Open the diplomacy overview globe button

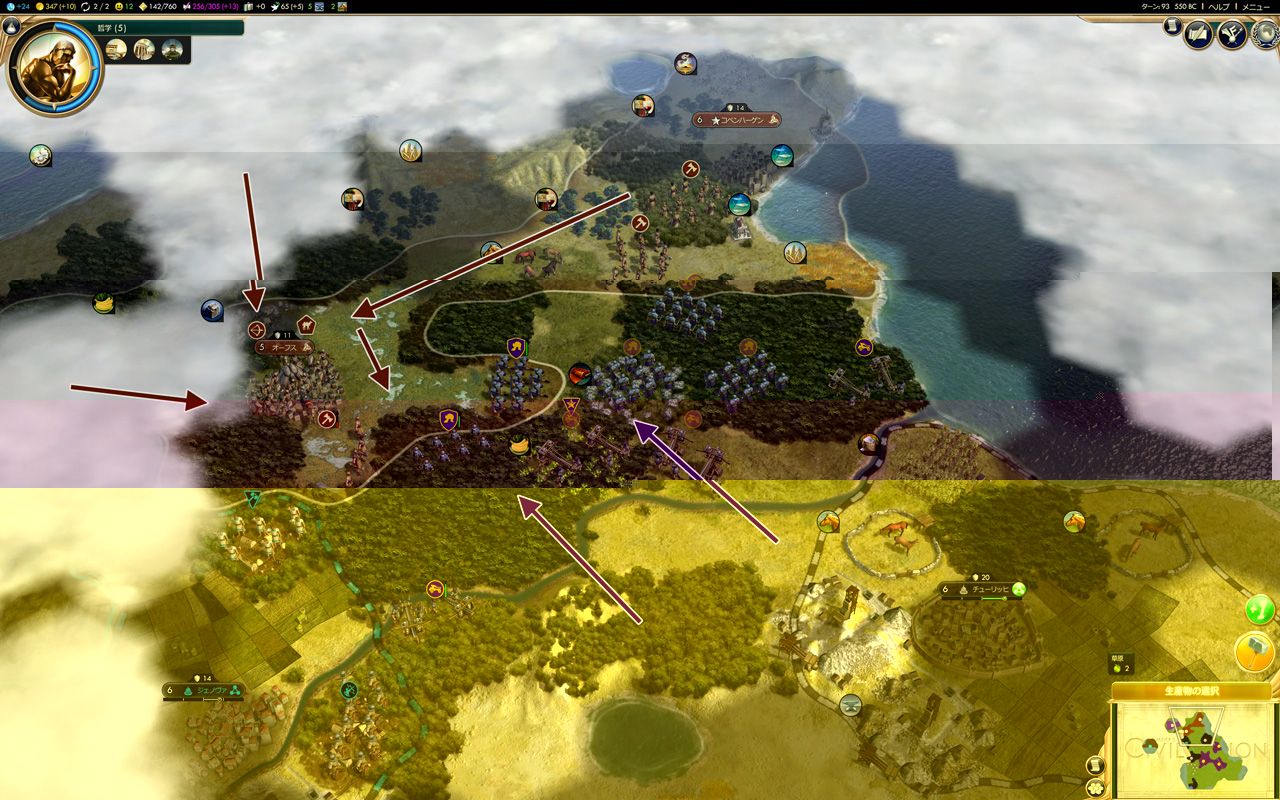point(1267,35)
